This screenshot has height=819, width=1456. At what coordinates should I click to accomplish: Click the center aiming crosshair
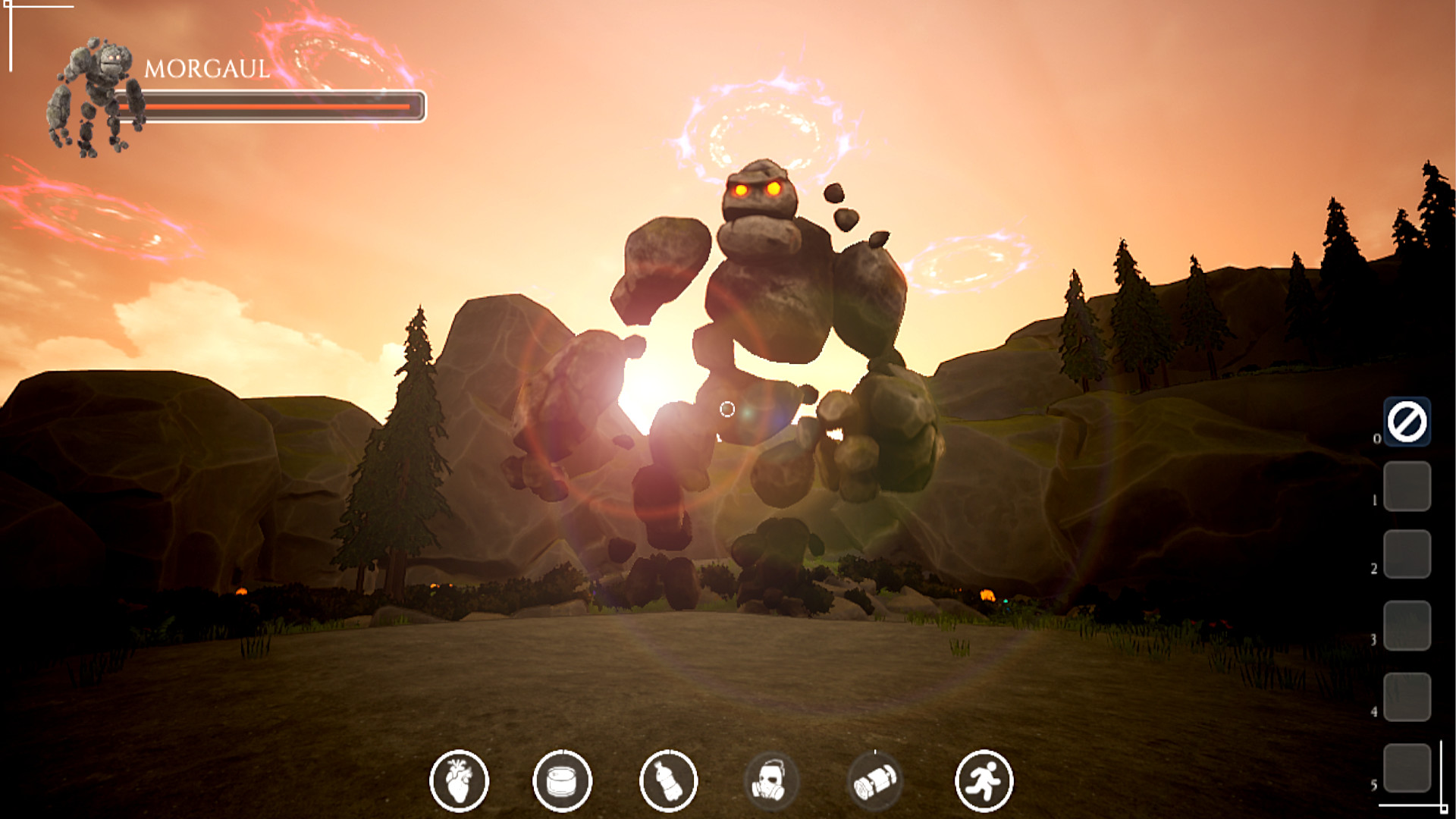coord(727,409)
